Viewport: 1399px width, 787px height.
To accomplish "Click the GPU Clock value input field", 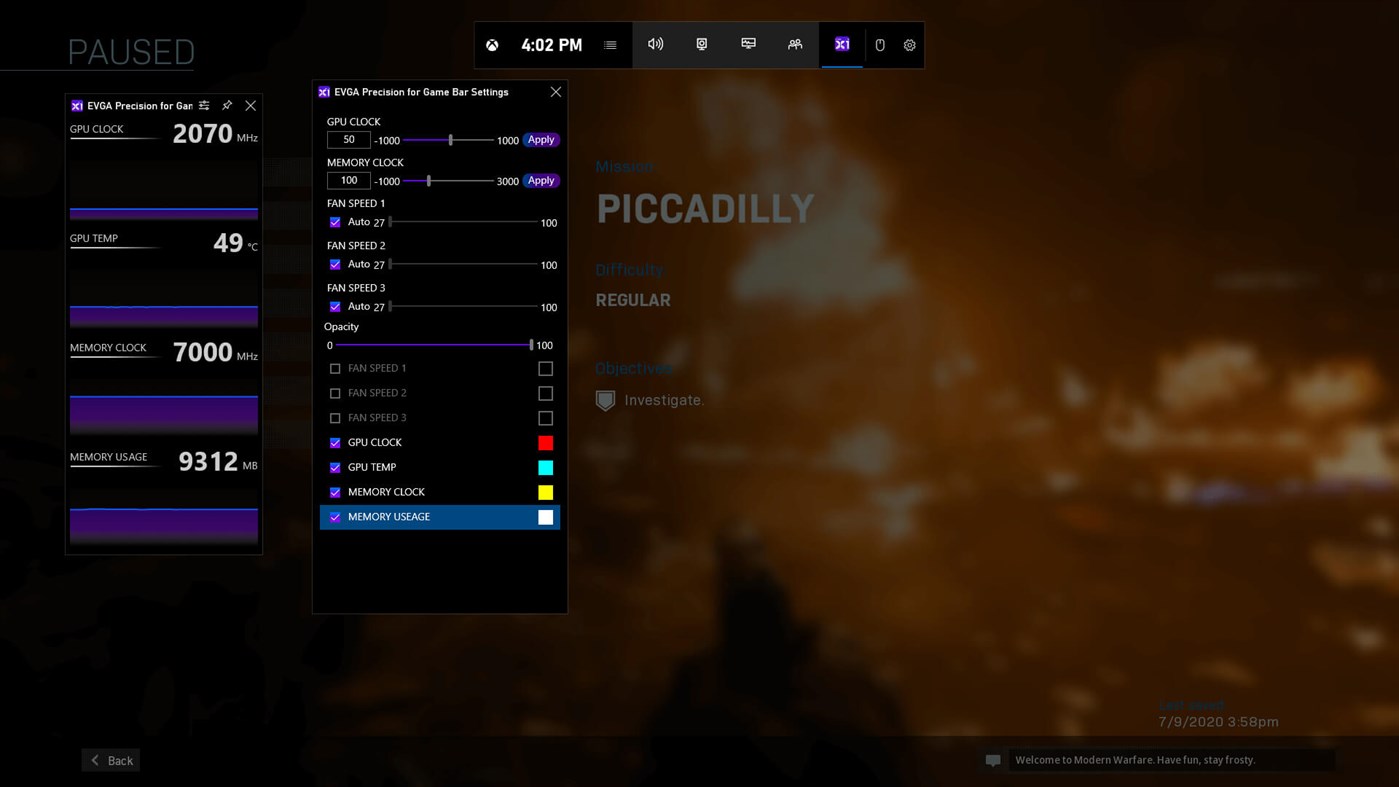I will [x=348, y=140].
